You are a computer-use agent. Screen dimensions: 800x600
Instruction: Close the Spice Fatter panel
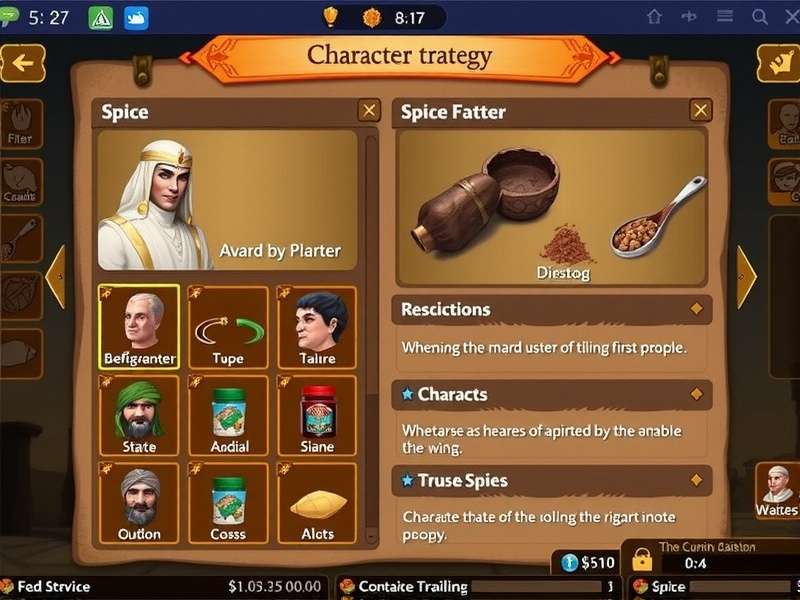(x=701, y=111)
